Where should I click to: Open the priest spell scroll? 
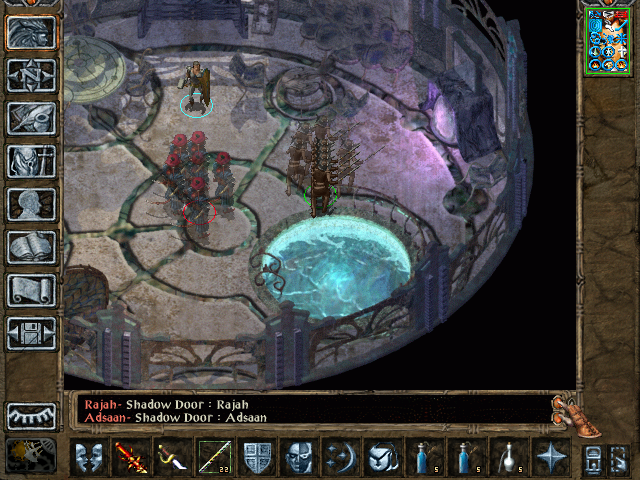coord(31,289)
